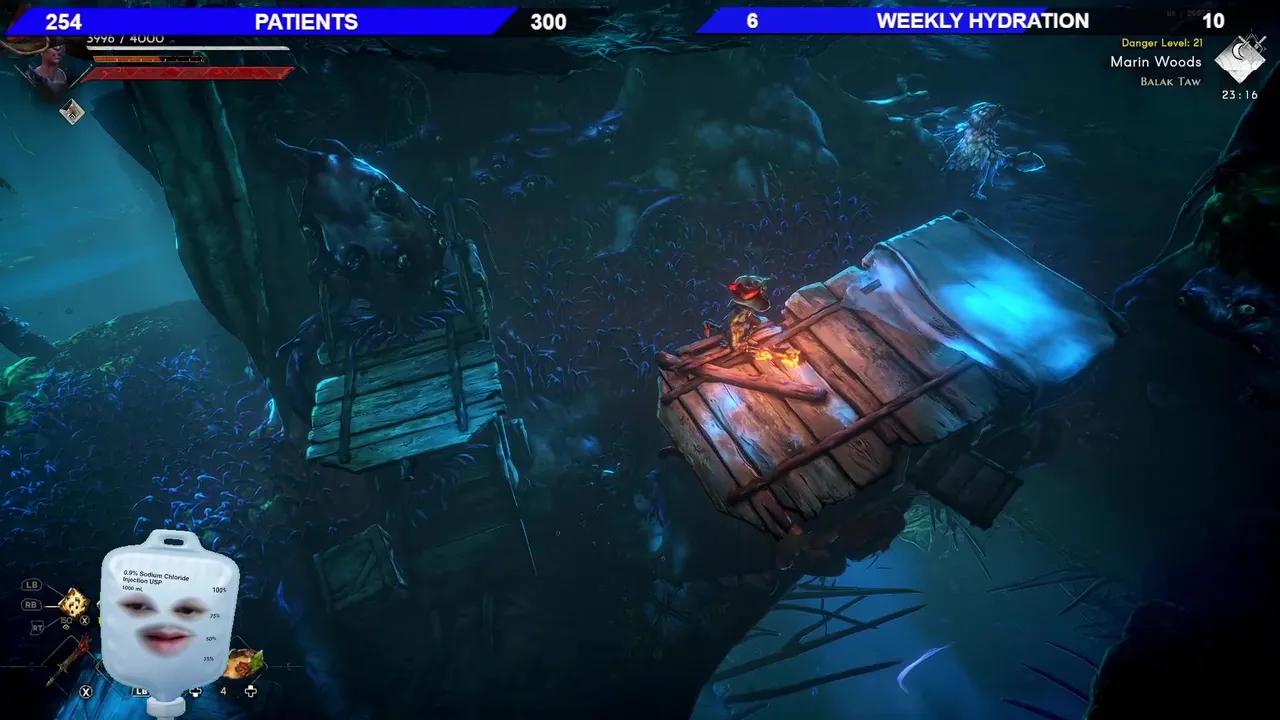Toggle the RT trigger prompt on the hotbar

pyautogui.click(x=37, y=627)
